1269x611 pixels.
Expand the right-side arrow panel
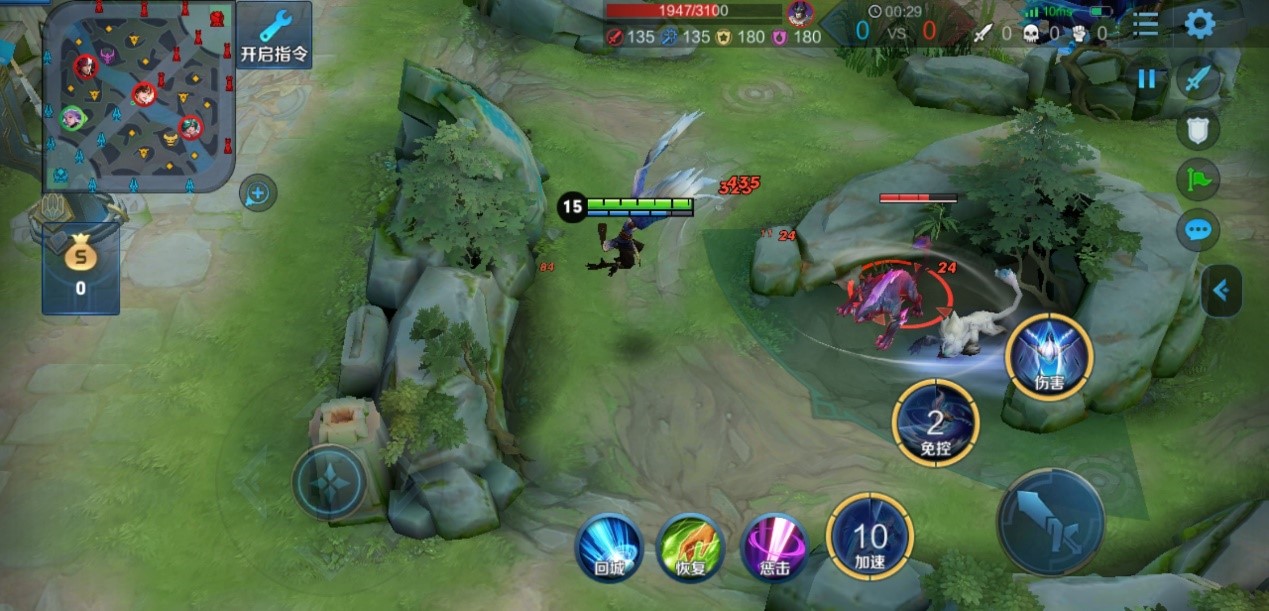[1221, 291]
